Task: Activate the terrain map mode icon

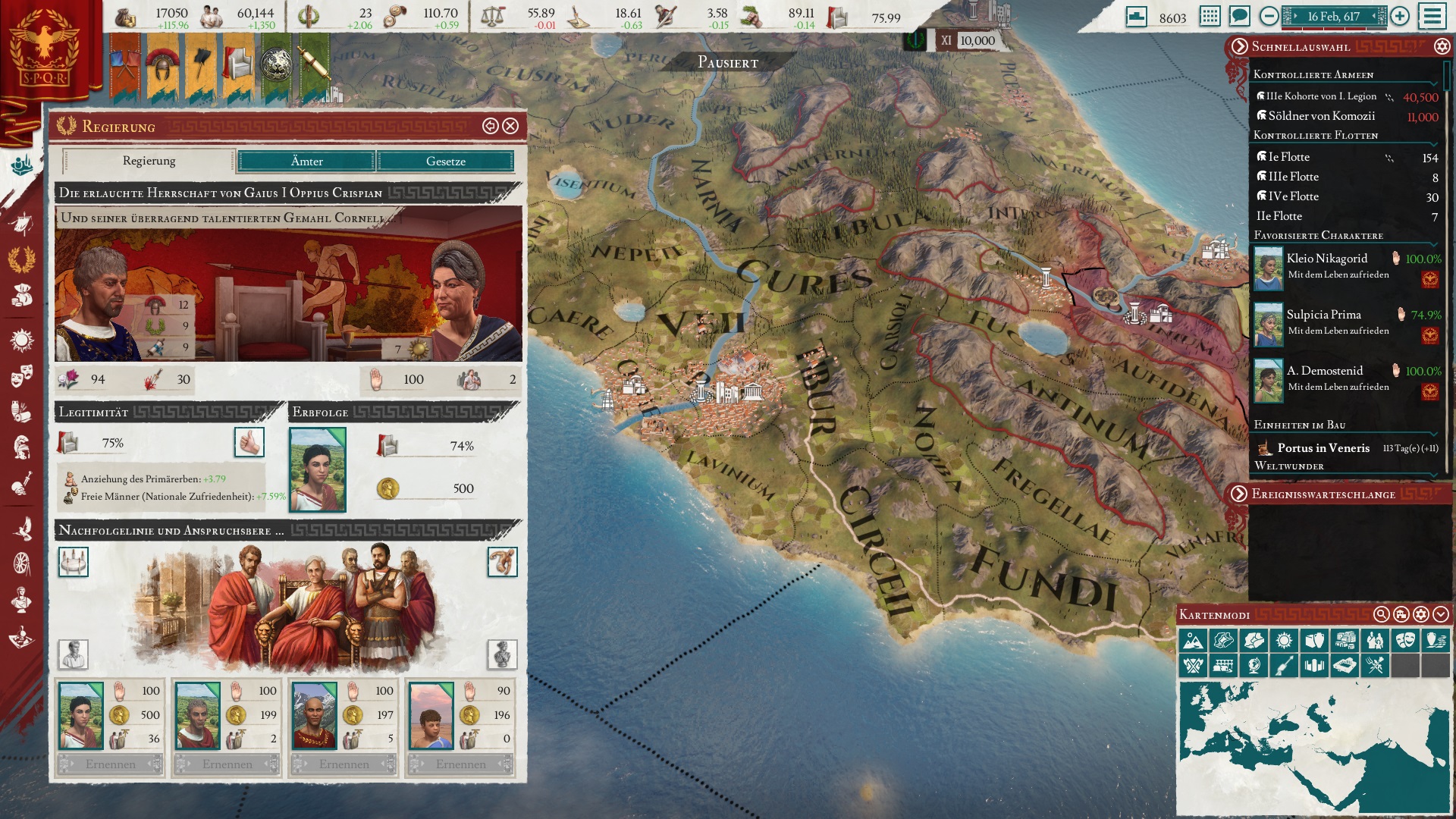Action: pyautogui.click(x=1193, y=641)
